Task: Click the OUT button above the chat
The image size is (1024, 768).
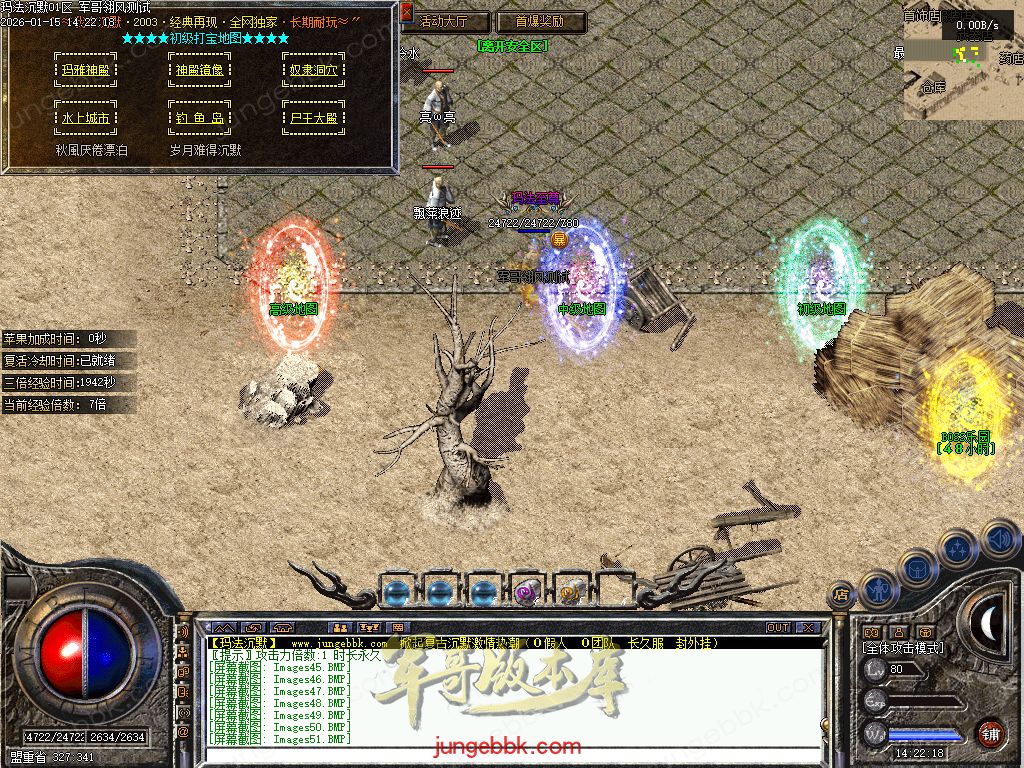Action: point(778,628)
